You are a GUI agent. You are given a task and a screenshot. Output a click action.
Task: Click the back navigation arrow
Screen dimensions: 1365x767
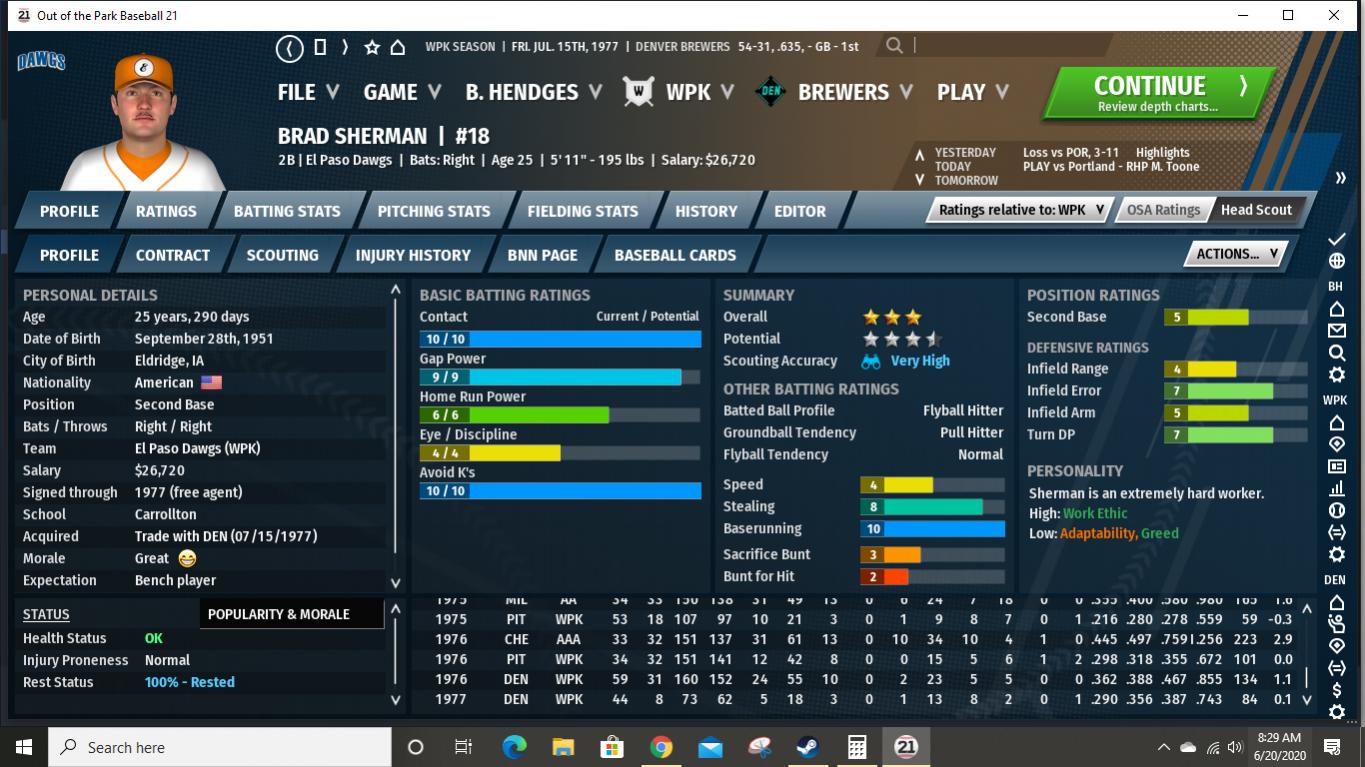pos(289,45)
